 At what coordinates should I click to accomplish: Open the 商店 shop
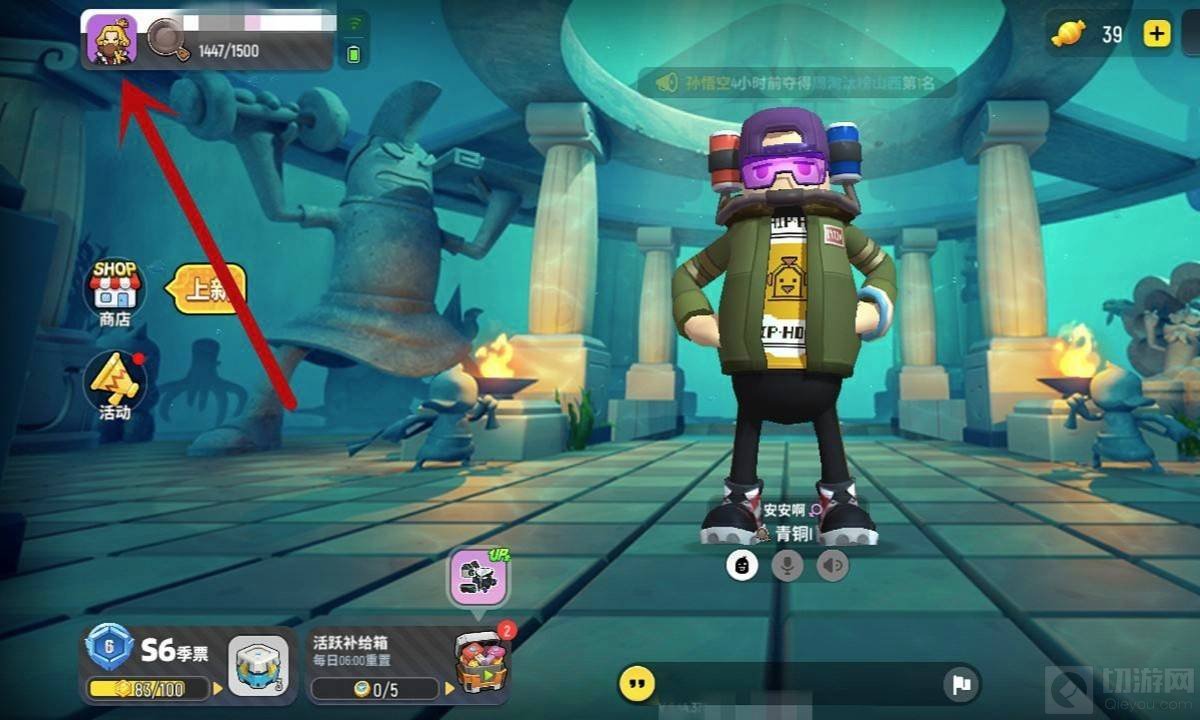tap(115, 292)
